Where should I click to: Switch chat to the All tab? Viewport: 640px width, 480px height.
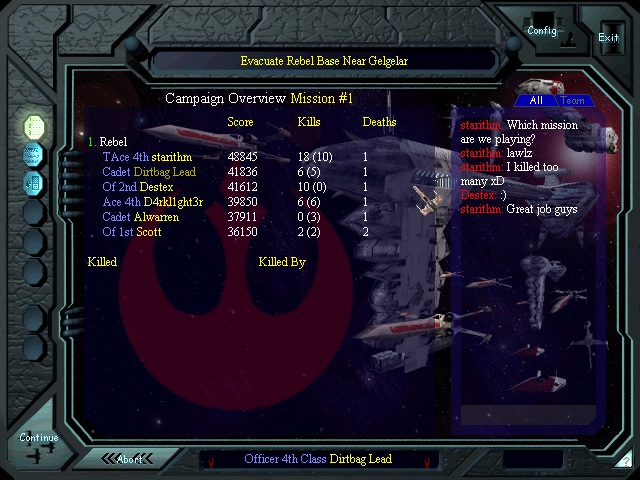click(x=536, y=100)
